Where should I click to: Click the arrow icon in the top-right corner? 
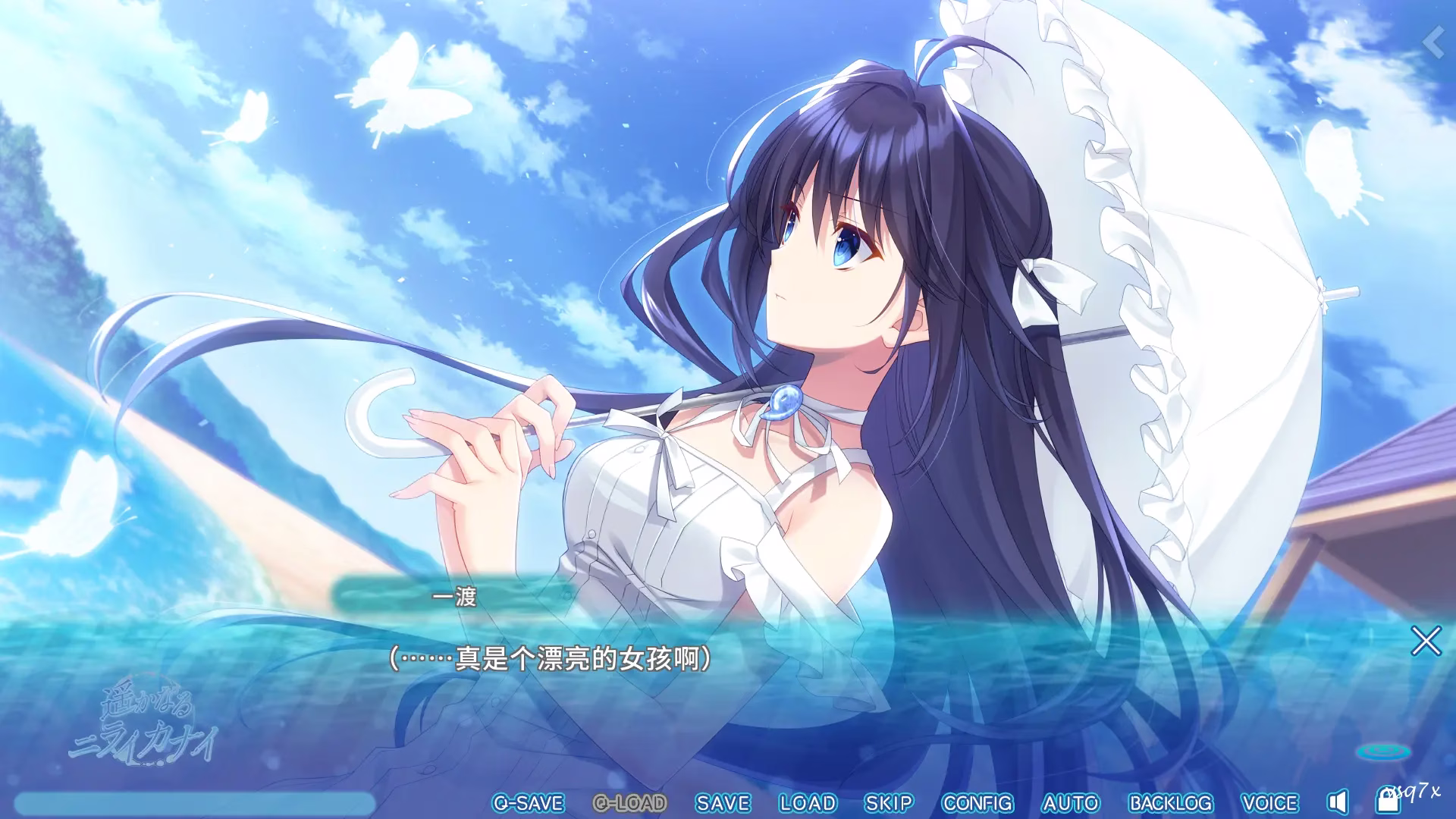[1435, 42]
